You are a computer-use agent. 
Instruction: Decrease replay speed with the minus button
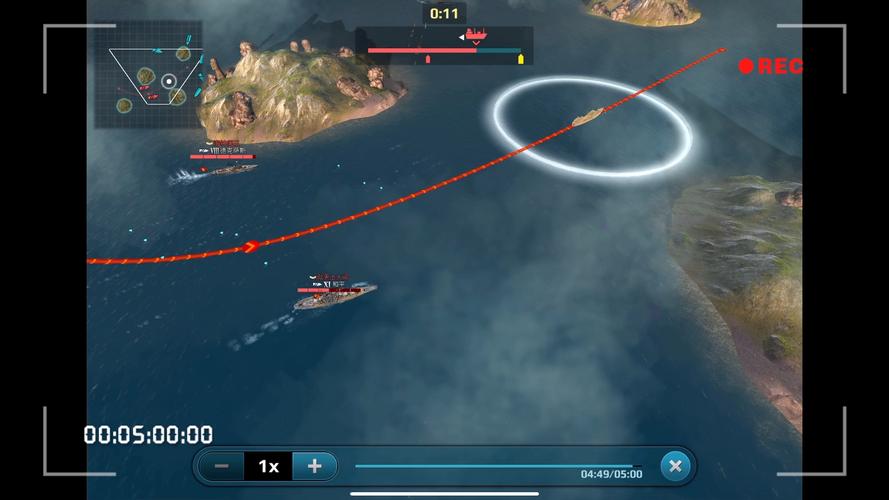[x=222, y=466]
